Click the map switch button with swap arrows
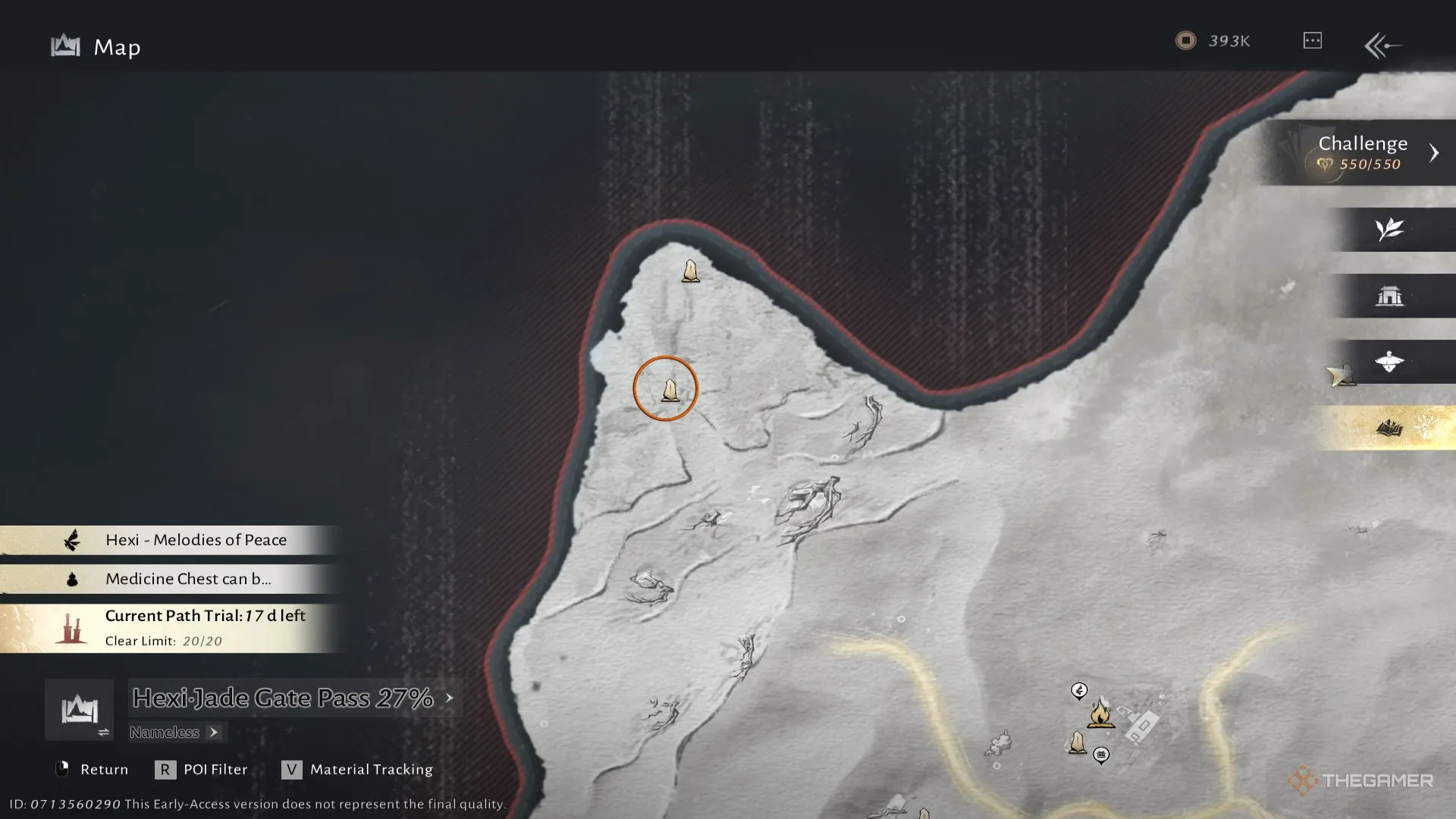The height and width of the screenshot is (819, 1456). click(x=80, y=711)
